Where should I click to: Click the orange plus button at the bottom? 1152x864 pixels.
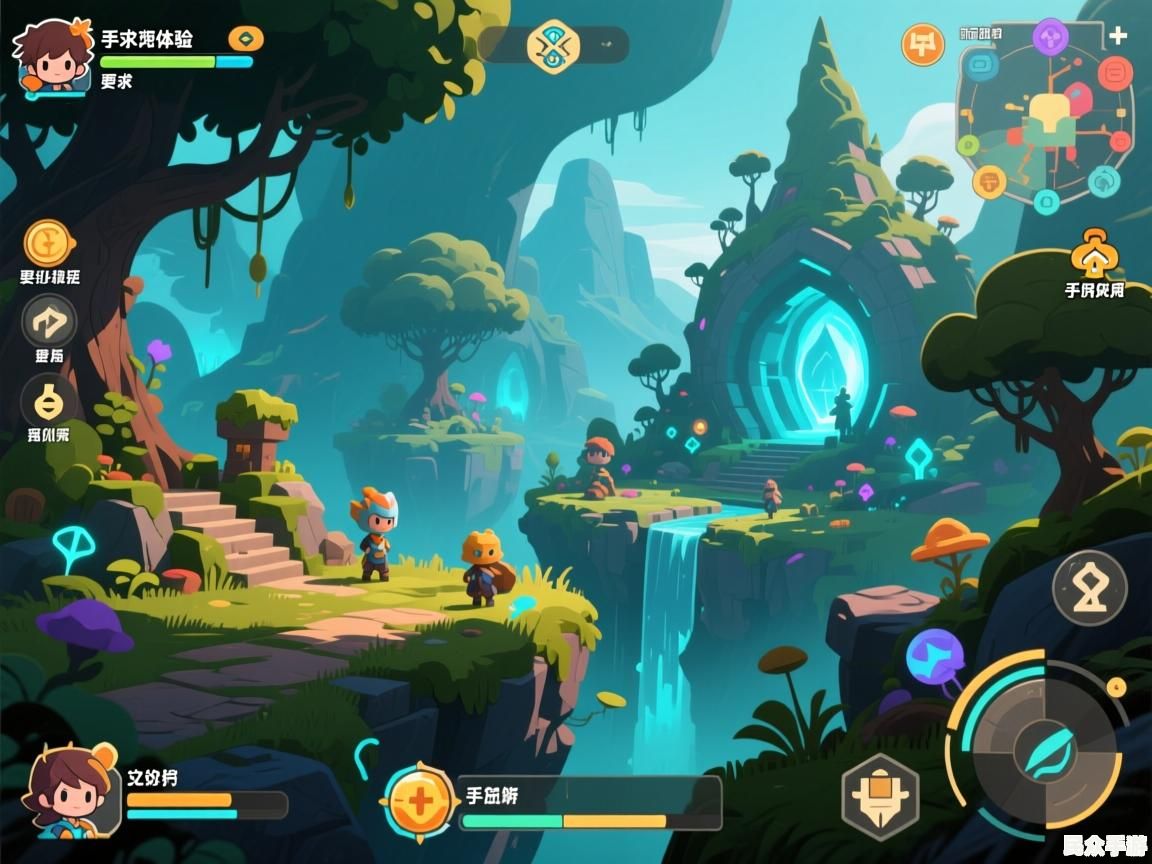420,801
